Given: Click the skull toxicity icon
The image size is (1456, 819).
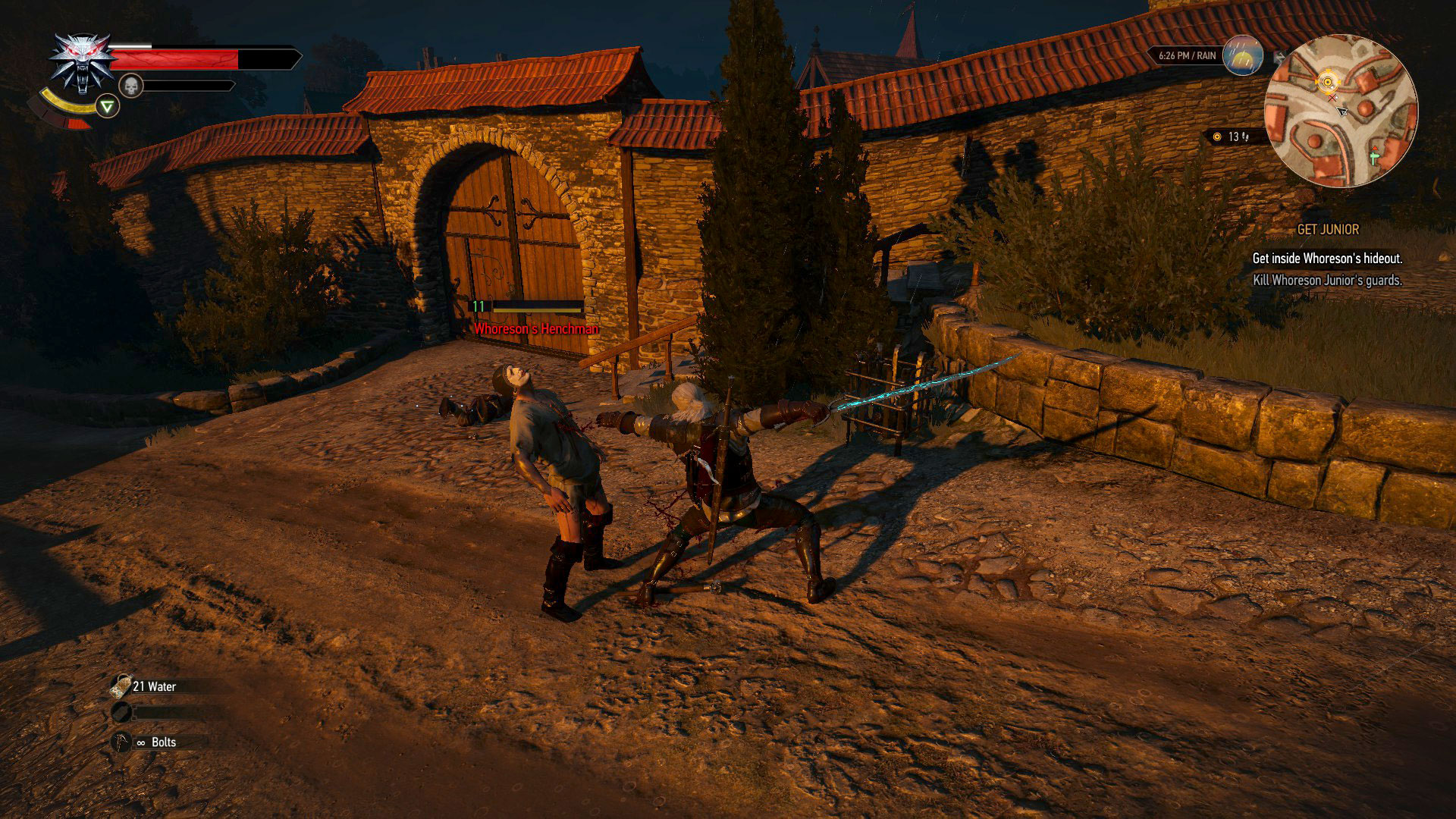Looking at the screenshot, I should [131, 86].
